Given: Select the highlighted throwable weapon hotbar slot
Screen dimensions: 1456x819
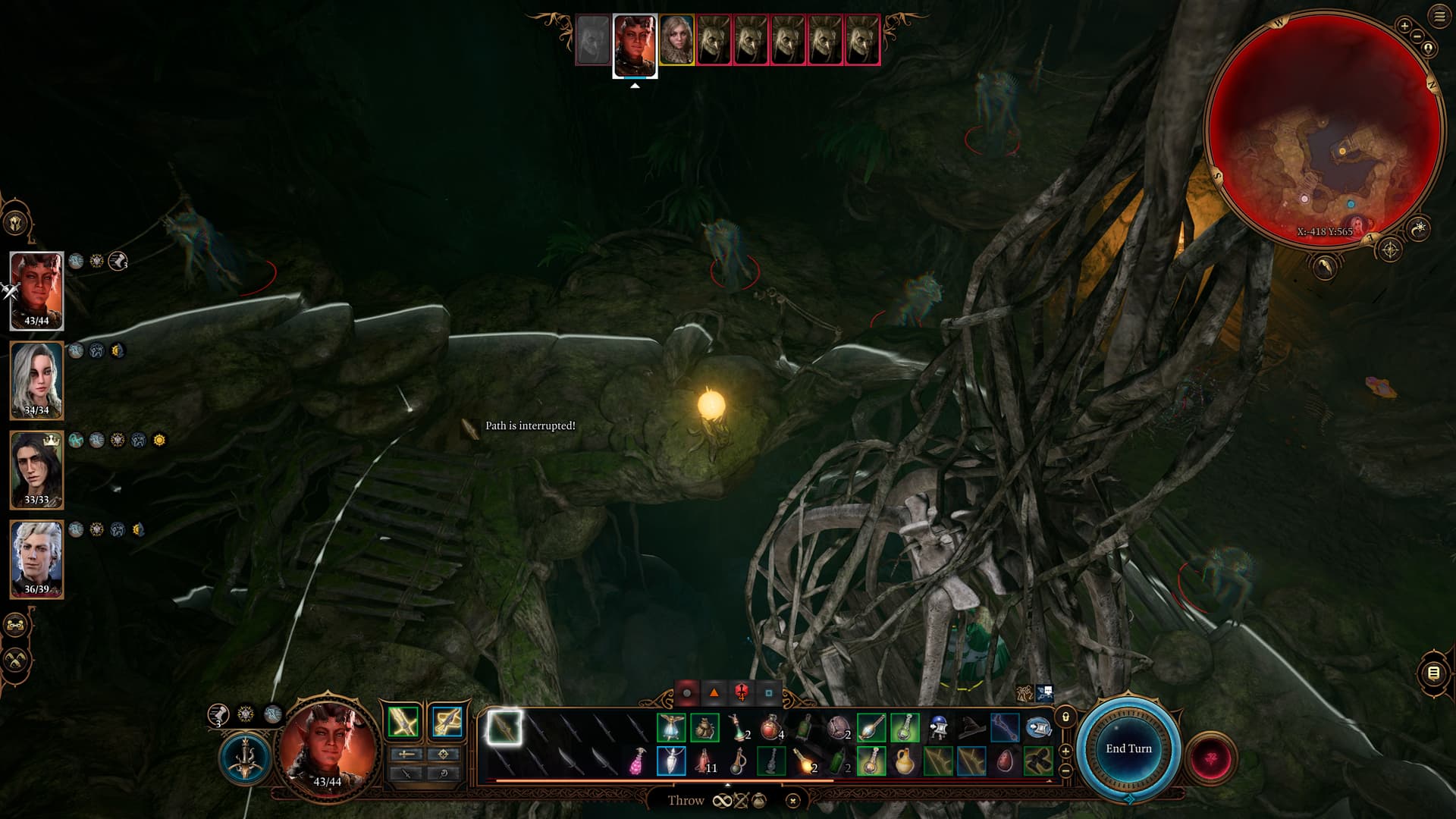Looking at the screenshot, I should coord(504,728).
